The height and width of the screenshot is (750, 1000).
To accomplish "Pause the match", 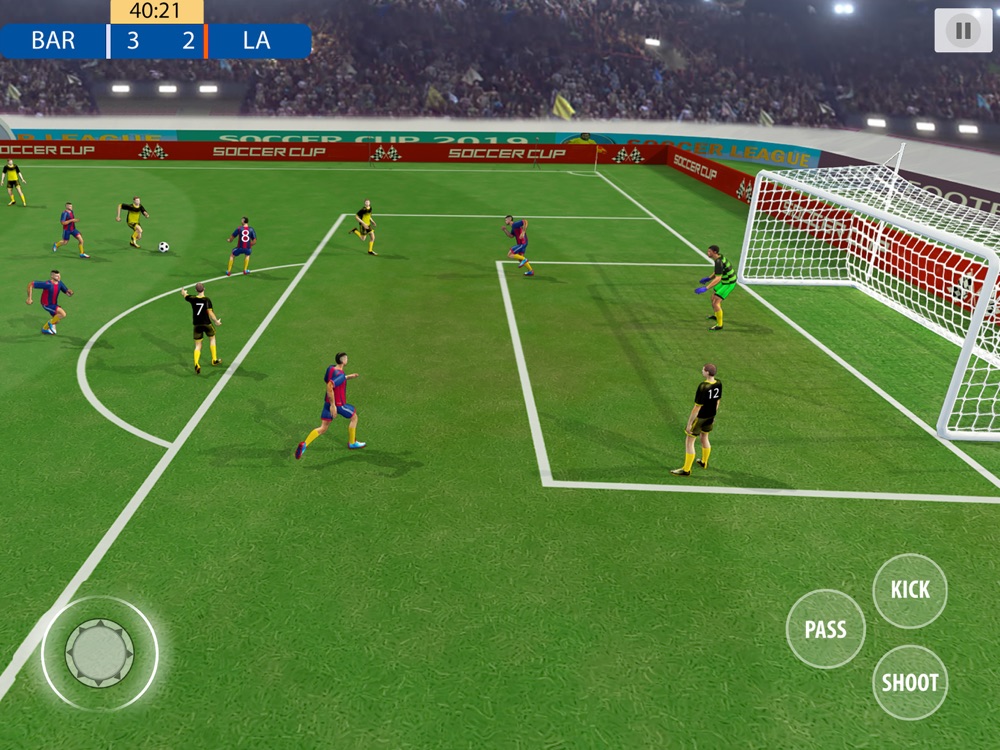I will click(x=963, y=31).
